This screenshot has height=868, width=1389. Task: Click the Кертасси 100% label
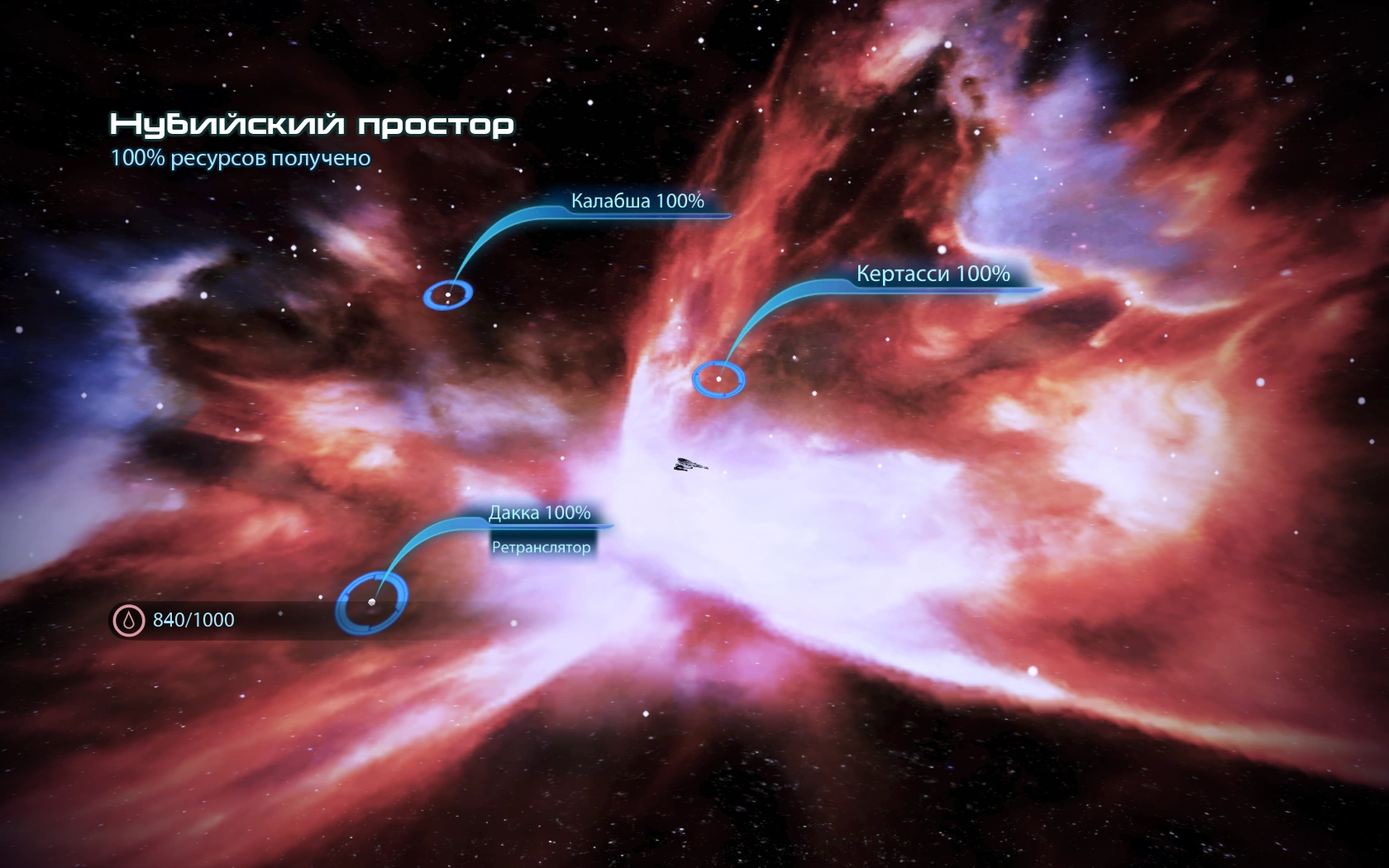pos(933,274)
